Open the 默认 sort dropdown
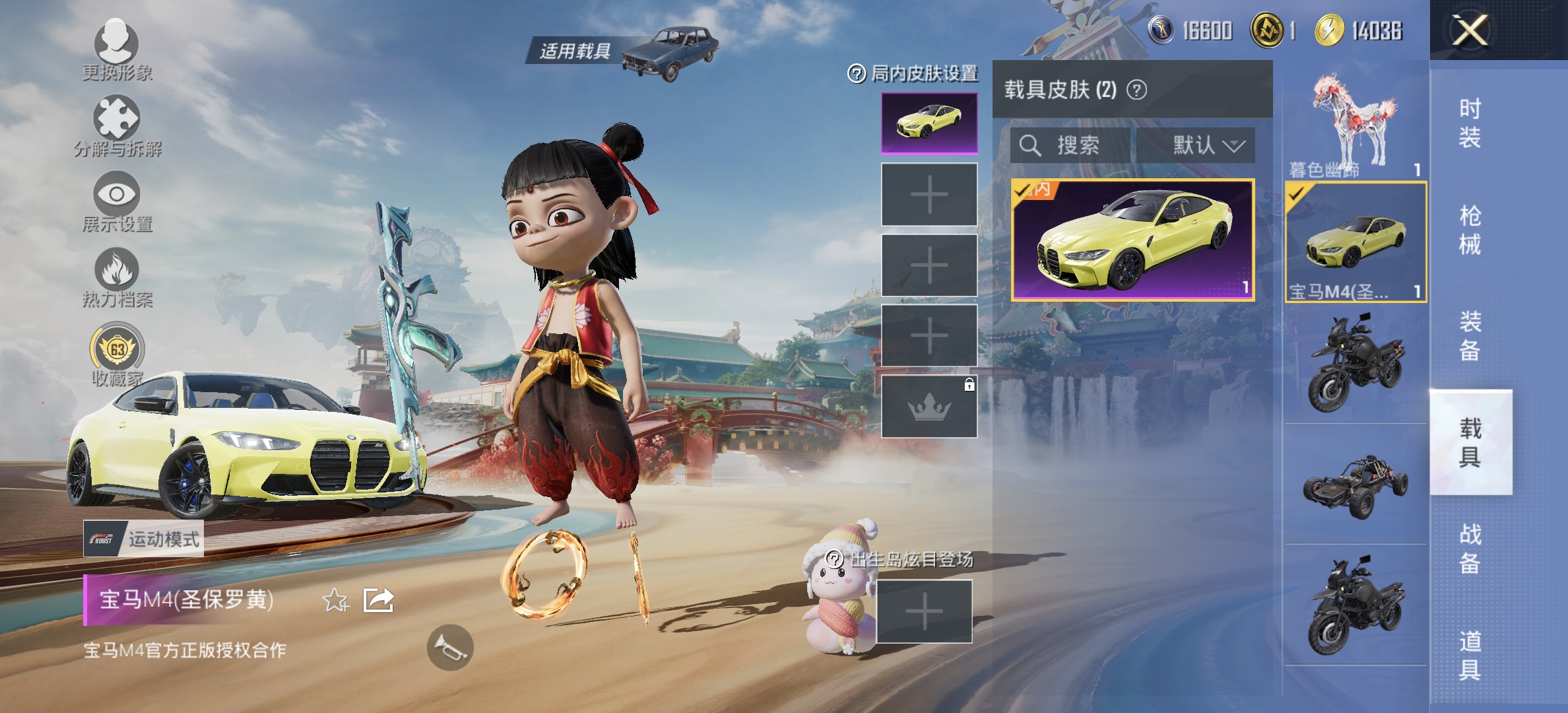The height and width of the screenshot is (713, 1568). point(1208,145)
